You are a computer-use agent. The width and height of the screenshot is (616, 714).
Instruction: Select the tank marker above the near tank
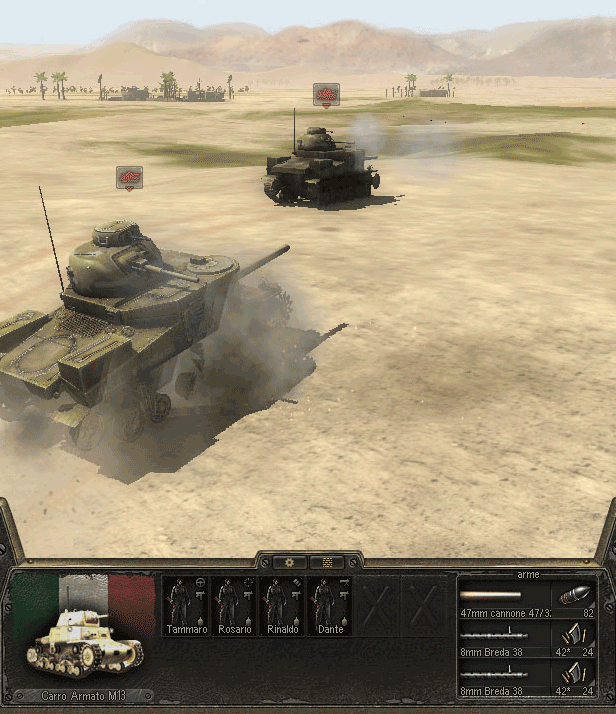pos(129,177)
